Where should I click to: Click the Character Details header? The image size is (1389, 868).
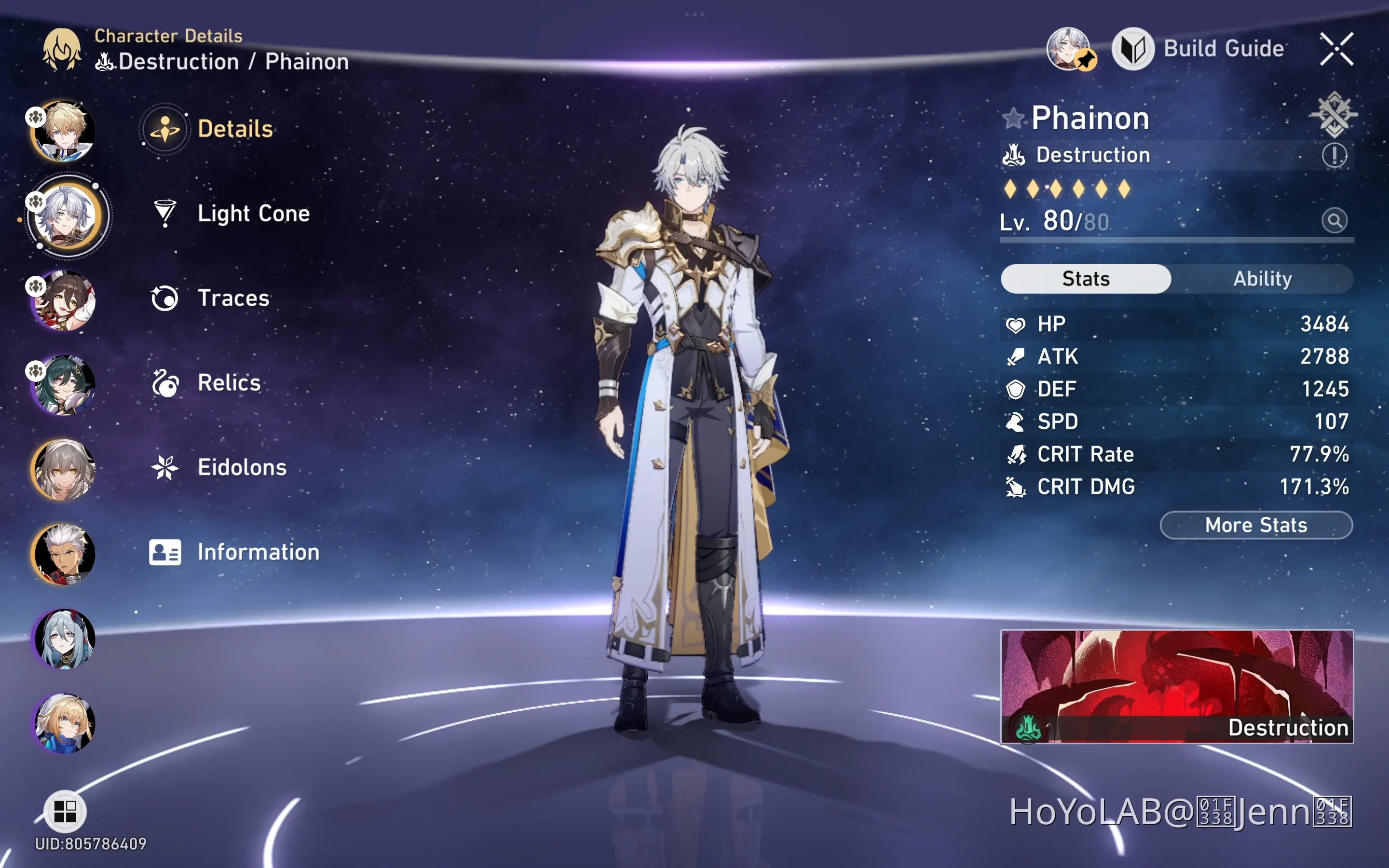click(x=168, y=36)
